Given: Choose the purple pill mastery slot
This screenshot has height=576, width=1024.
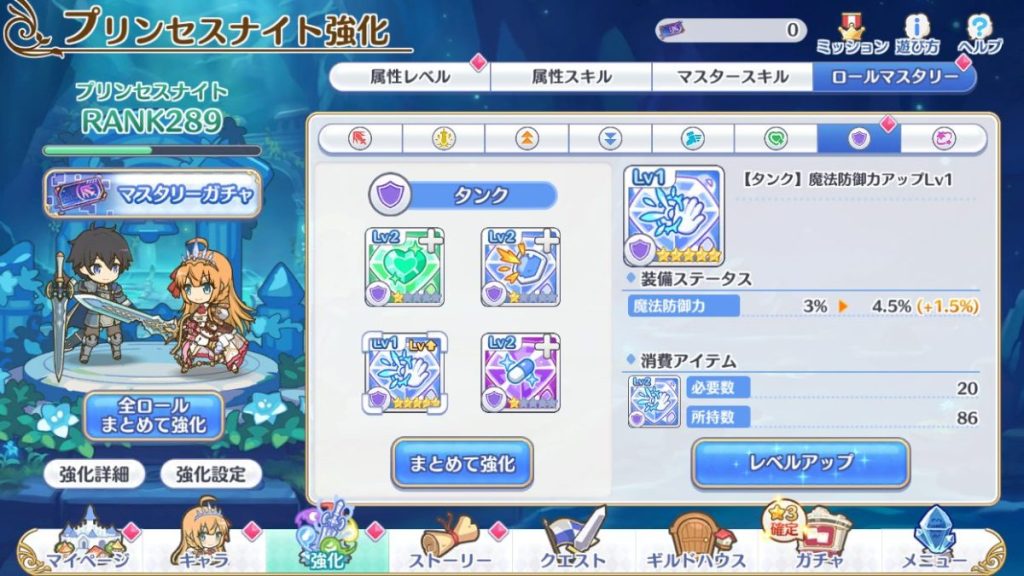Looking at the screenshot, I should (521, 372).
